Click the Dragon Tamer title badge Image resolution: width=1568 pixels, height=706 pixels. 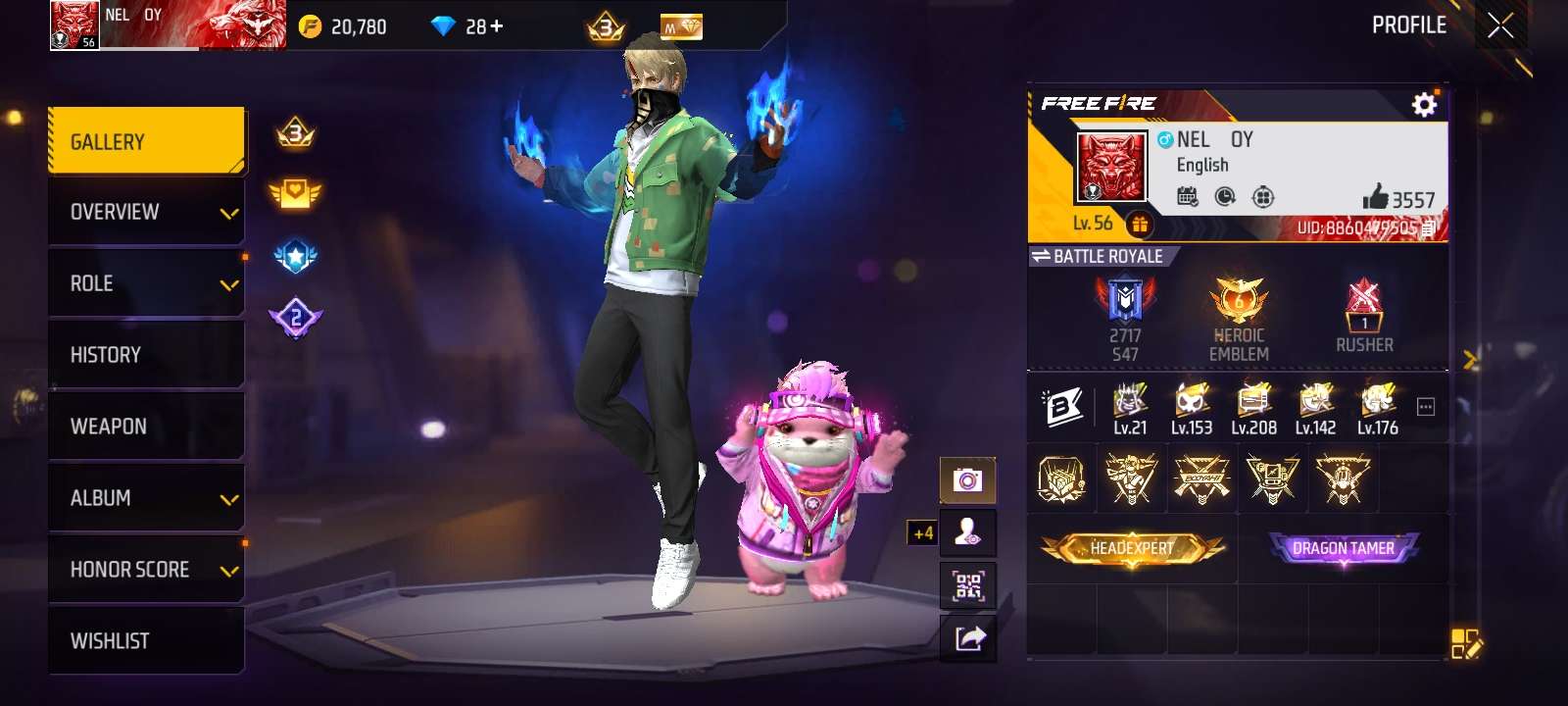click(x=1344, y=548)
